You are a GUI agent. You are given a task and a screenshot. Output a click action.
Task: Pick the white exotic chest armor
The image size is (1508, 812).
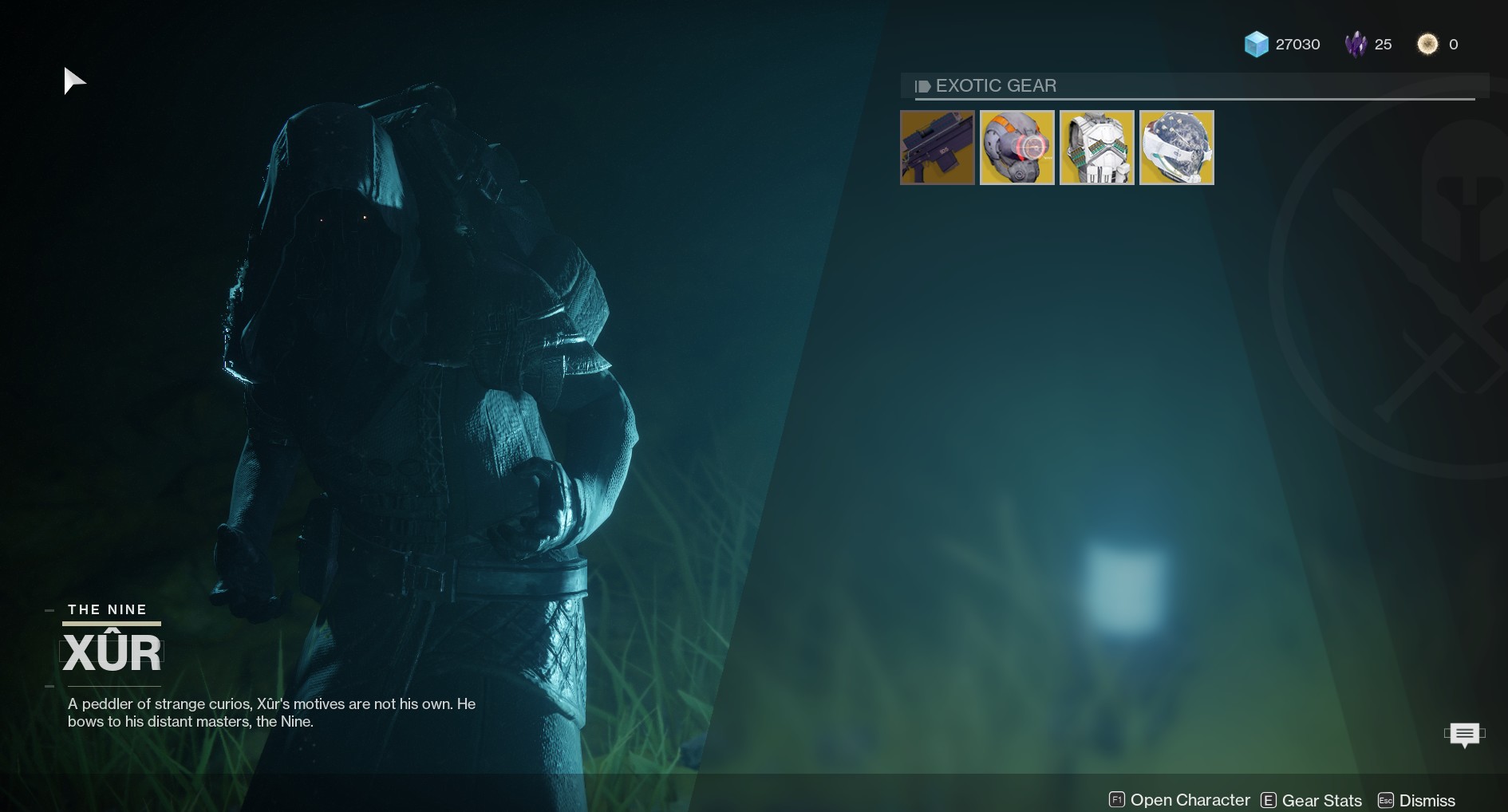(x=1097, y=148)
